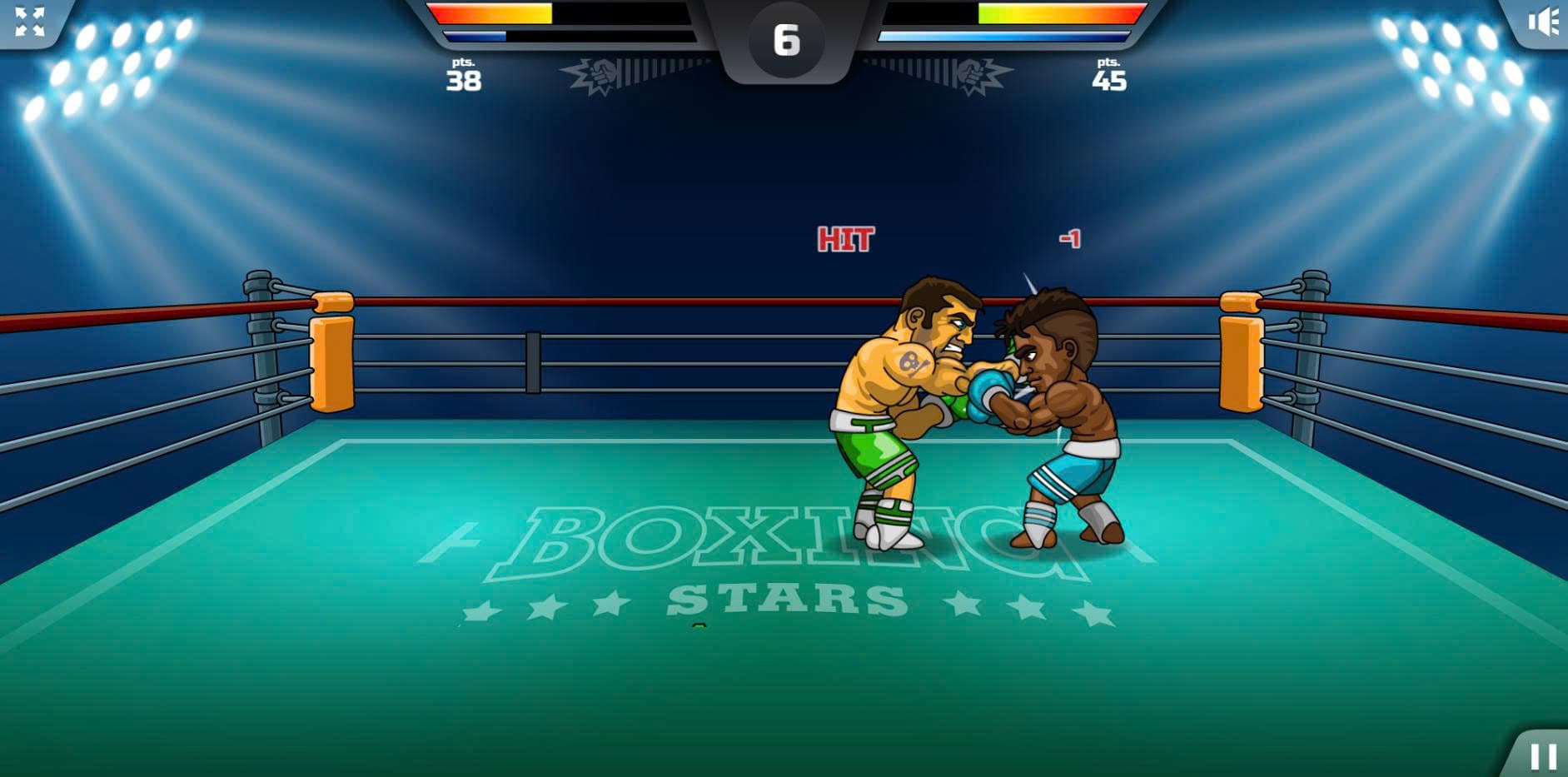Toggle fullscreen mode with the arrows icon

pos(30,22)
